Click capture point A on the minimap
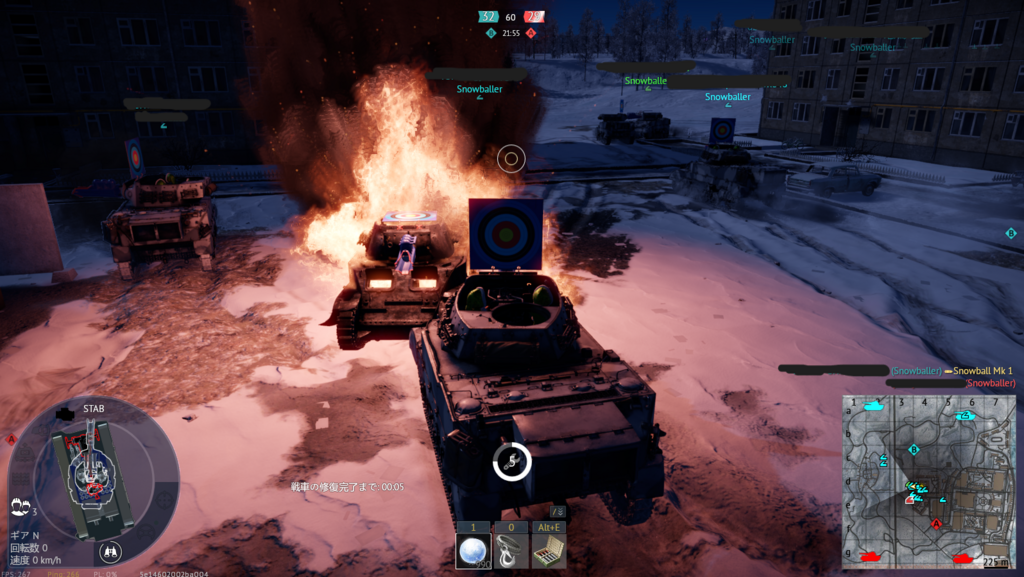Viewport: 1024px width, 577px height. 937,523
